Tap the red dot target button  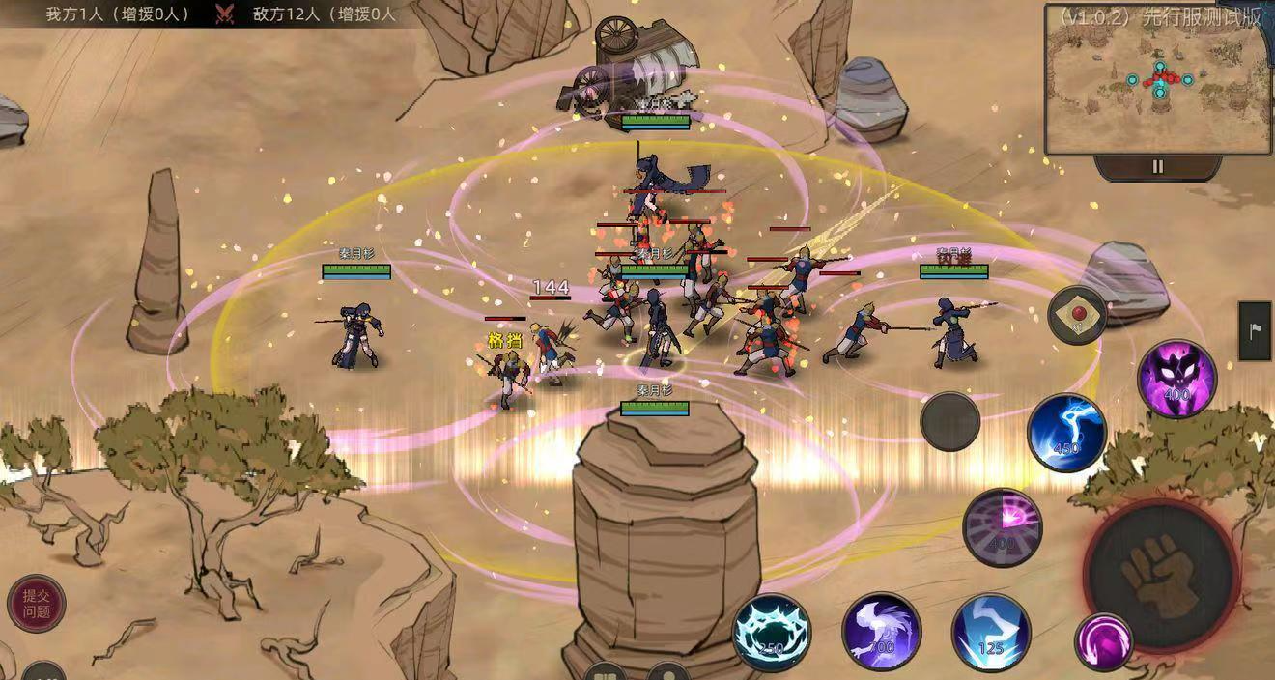click(x=1077, y=315)
